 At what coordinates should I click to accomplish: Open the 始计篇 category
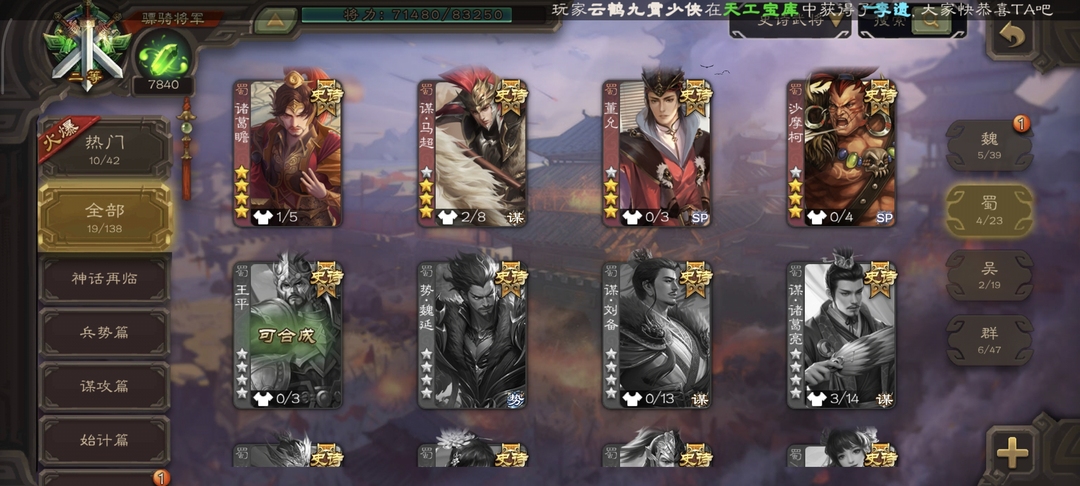[x=105, y=441]
